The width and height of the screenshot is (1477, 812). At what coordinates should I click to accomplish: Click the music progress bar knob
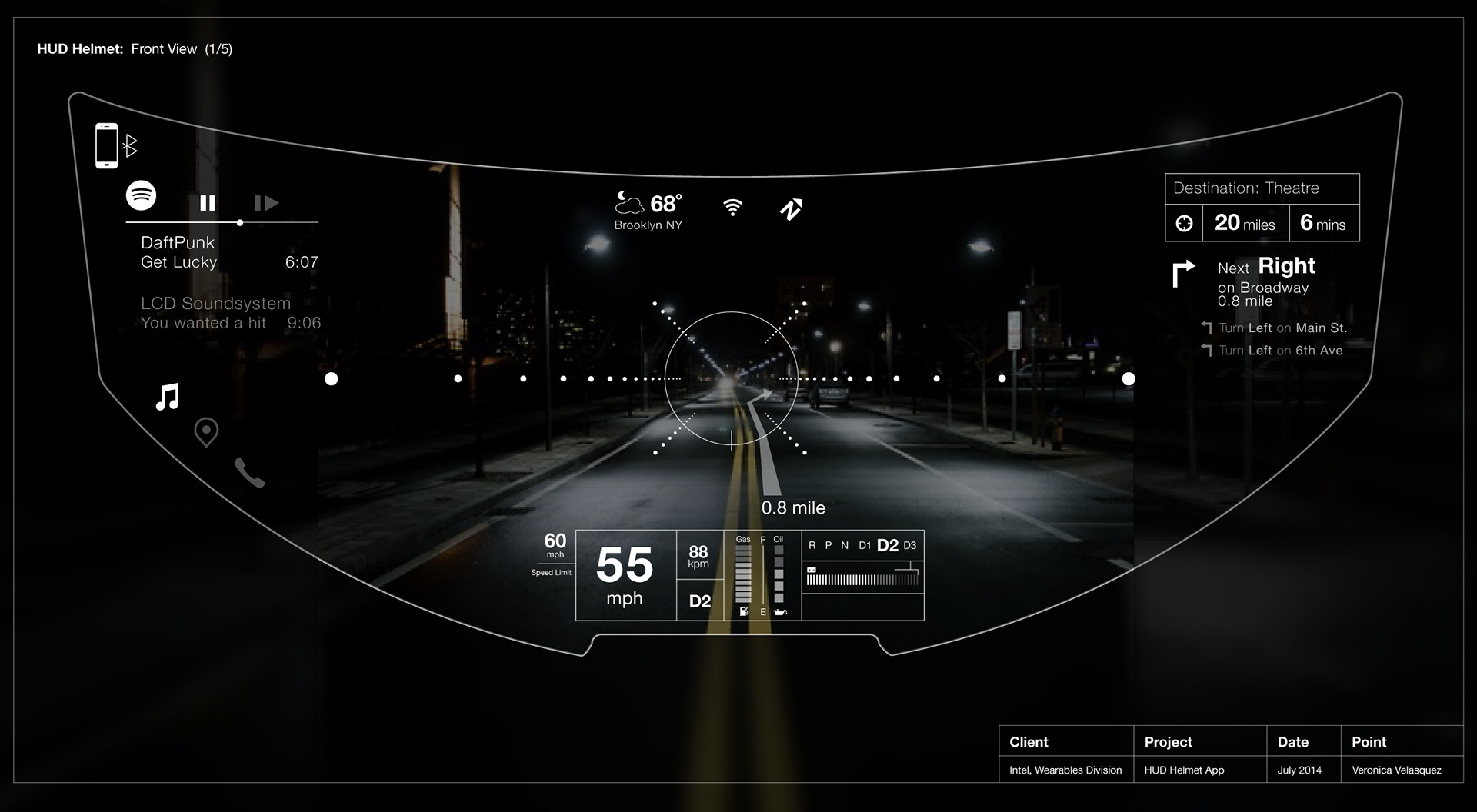click(240, 222)
